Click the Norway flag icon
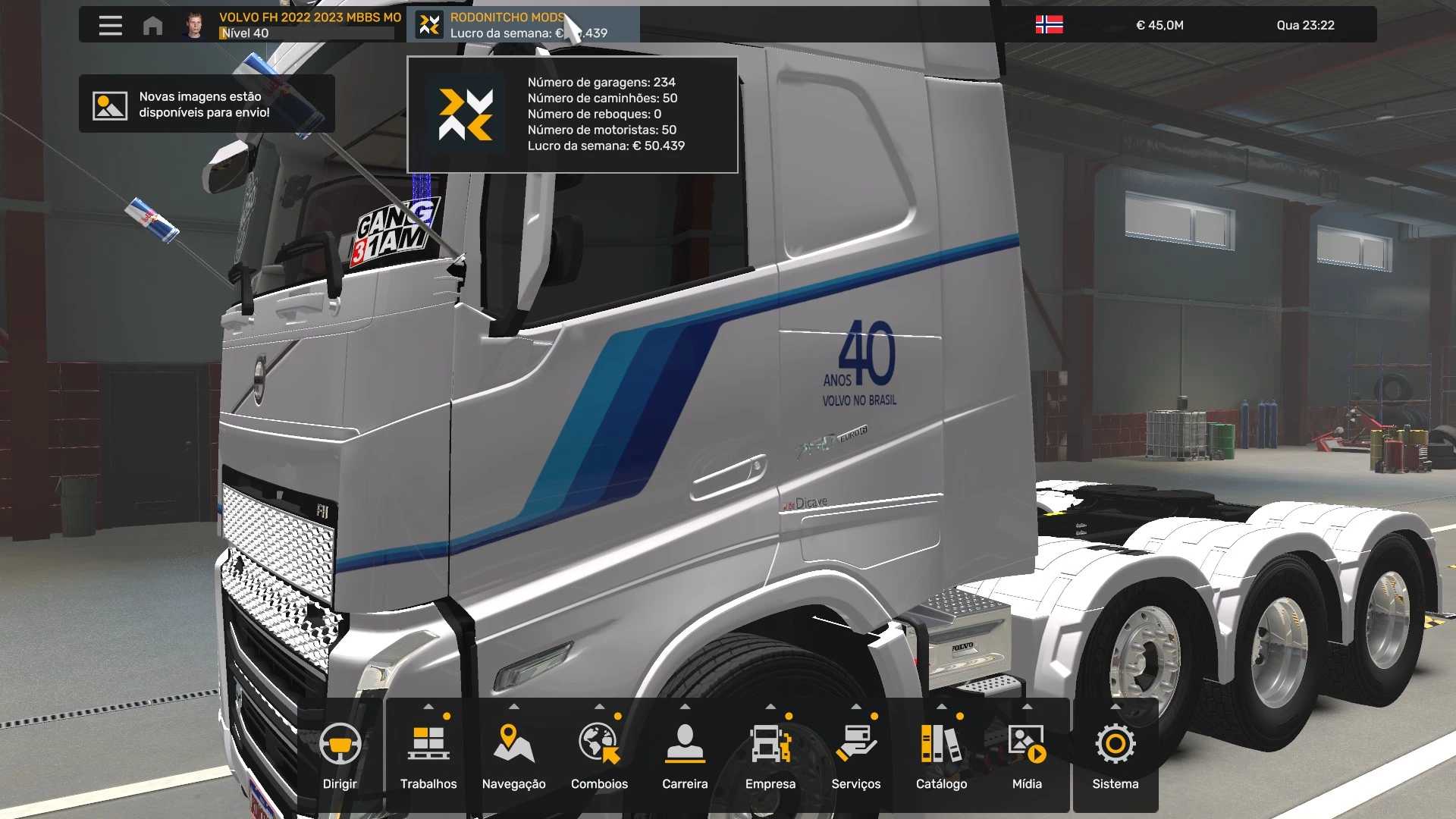 coord(1049,25)
